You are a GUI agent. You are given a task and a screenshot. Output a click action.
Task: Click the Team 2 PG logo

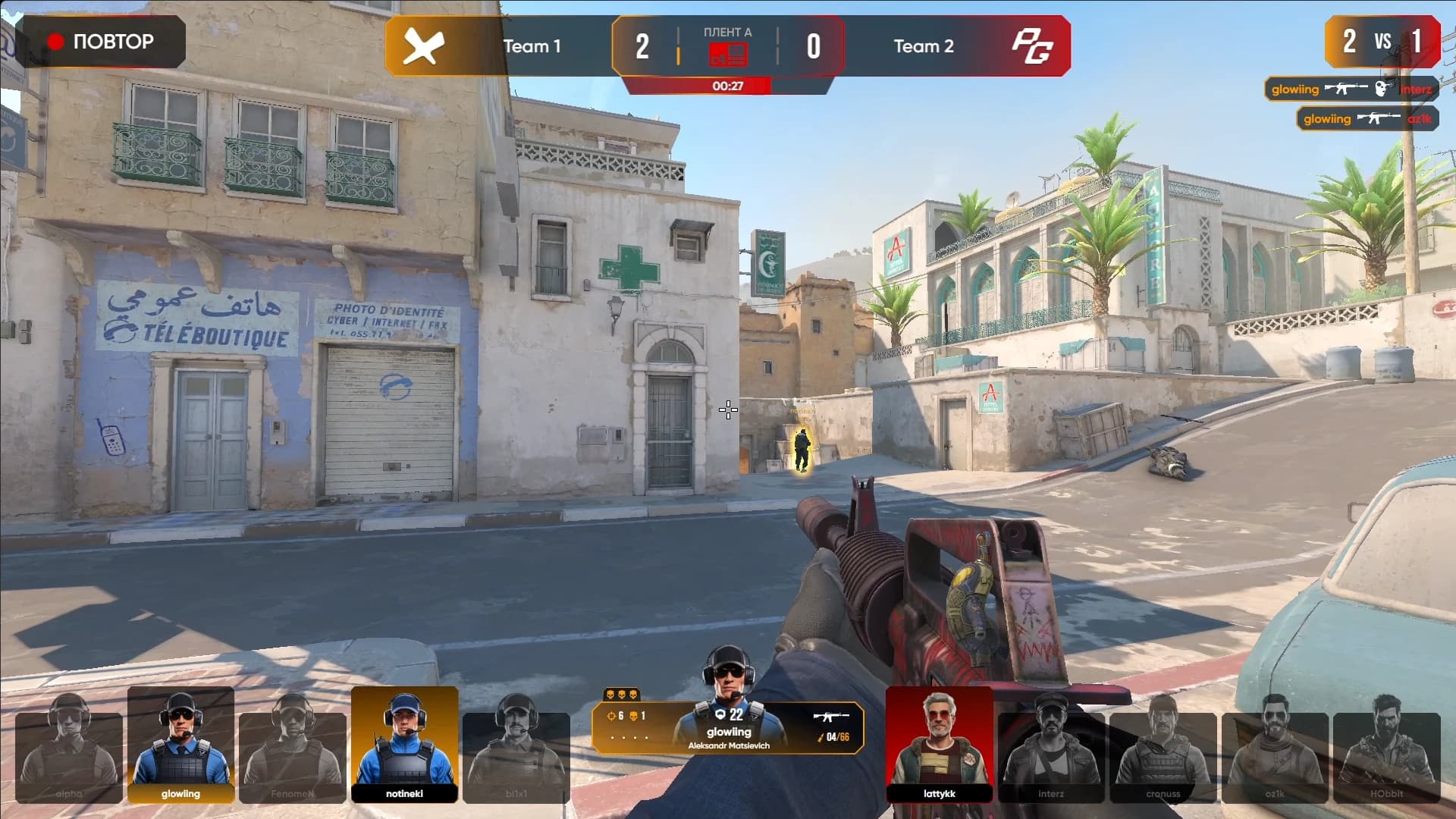pos(1032,46)
